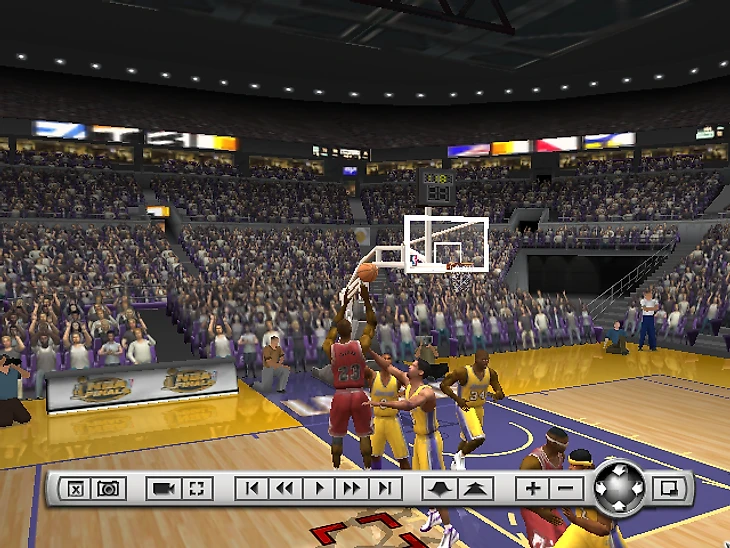730x548 pixels.
Task: Click the overlapping window icon button
Action: (666, 489)
